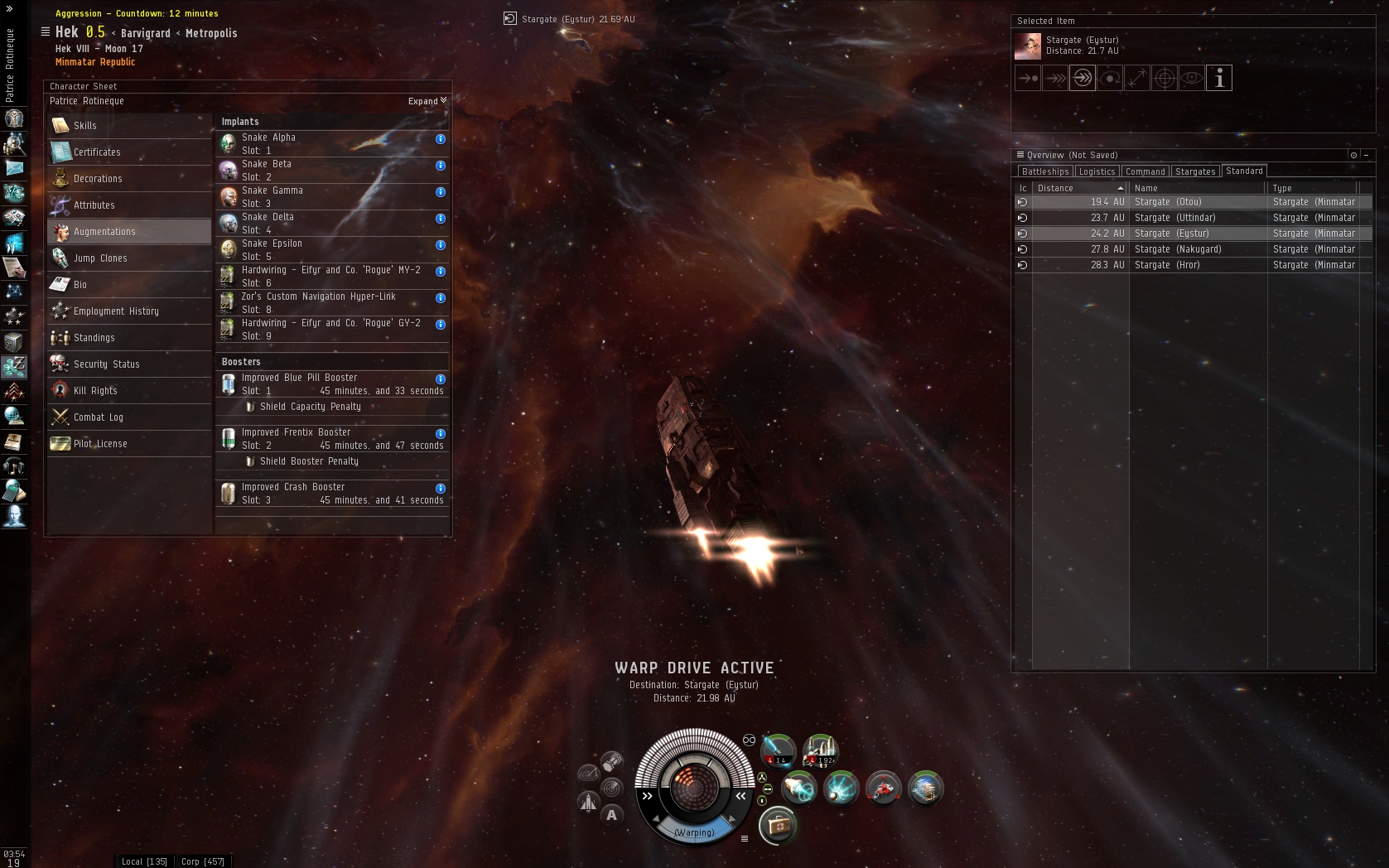Select the Stargate (Otou) row in Overview
1389x868 pixels.
coord(1176,201)
